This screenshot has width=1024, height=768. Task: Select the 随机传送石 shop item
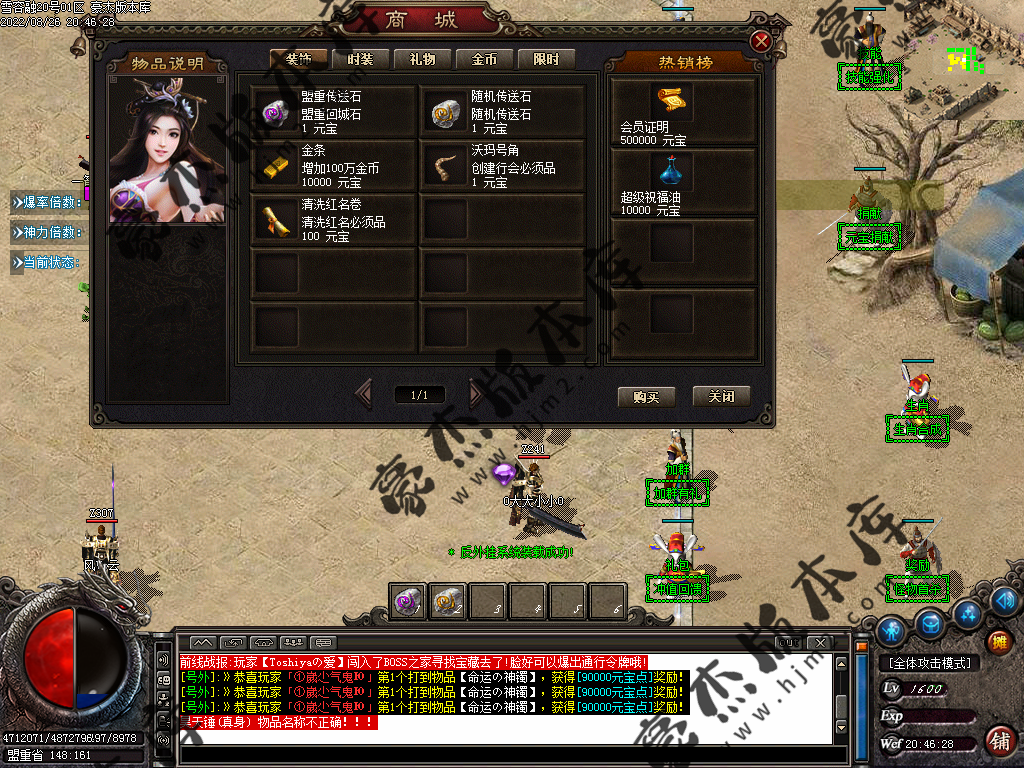click(503, 111)
